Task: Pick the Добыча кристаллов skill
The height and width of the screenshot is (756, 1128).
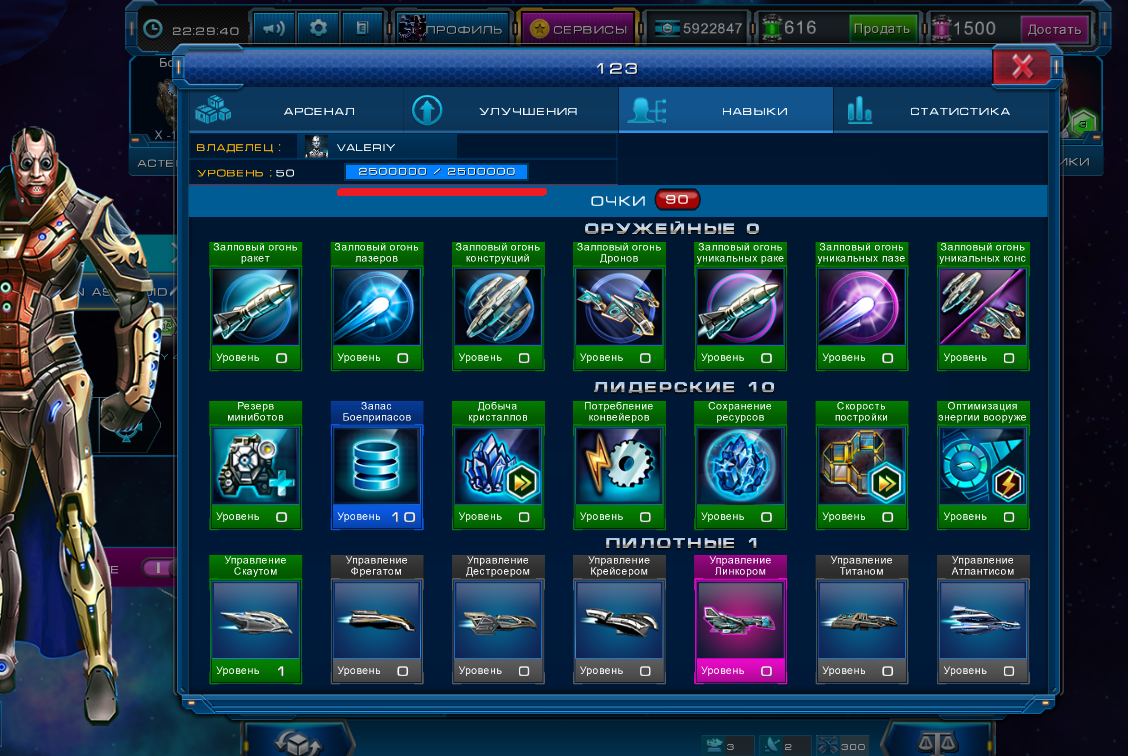Action: click(498, 465)
